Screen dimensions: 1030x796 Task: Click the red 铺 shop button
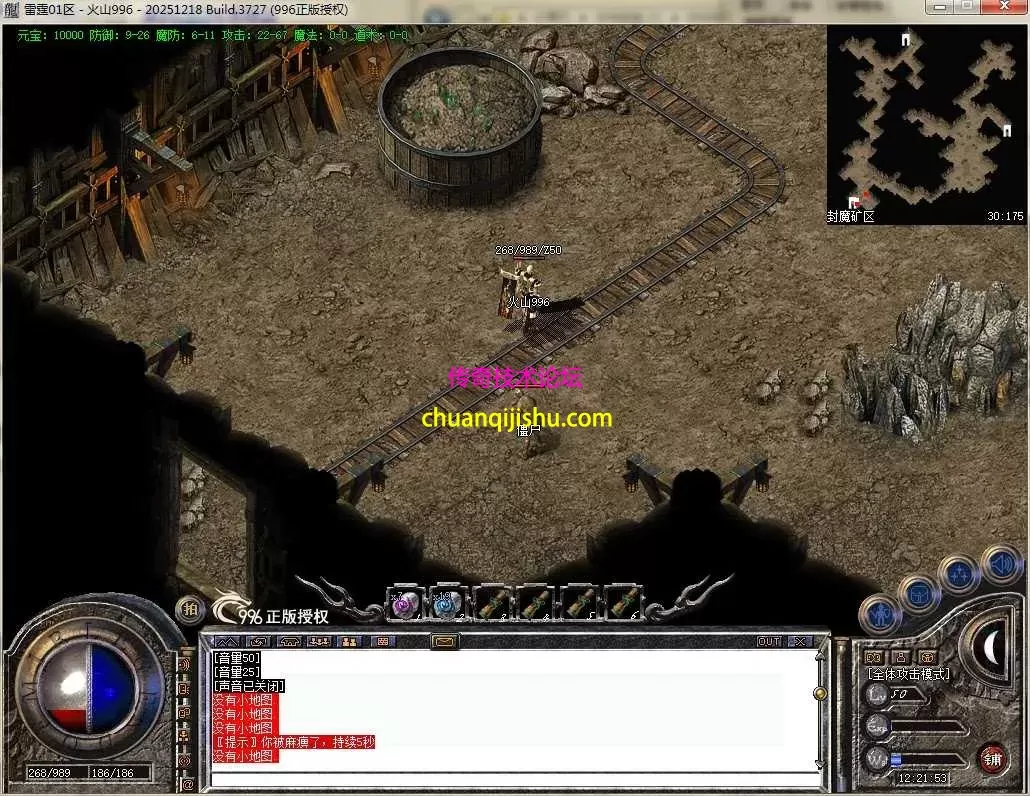(992, 757)
